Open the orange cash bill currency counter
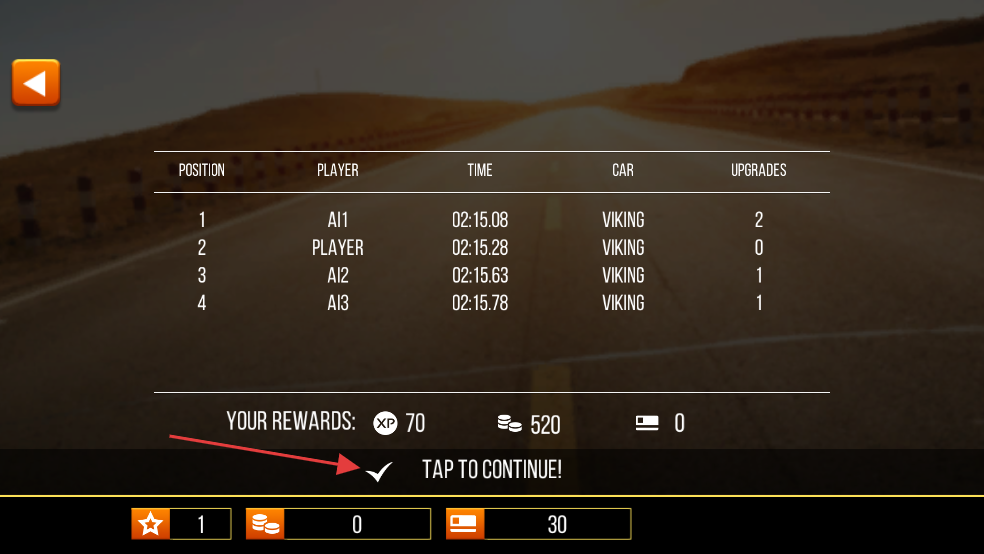Image resolution: width=984 pixels, height=554 pixels. pos(539,524)
